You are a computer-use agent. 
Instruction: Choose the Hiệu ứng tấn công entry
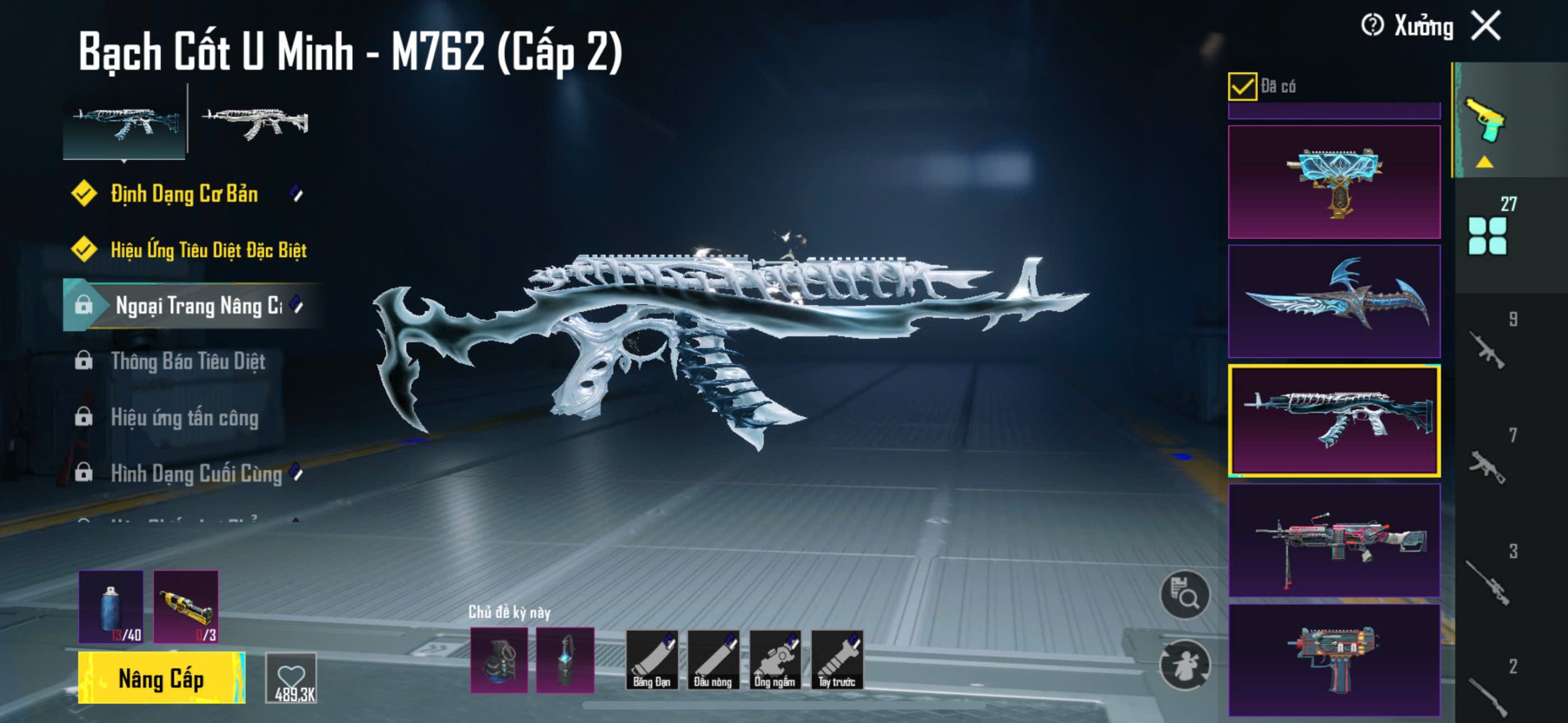[x=184, y=418]
